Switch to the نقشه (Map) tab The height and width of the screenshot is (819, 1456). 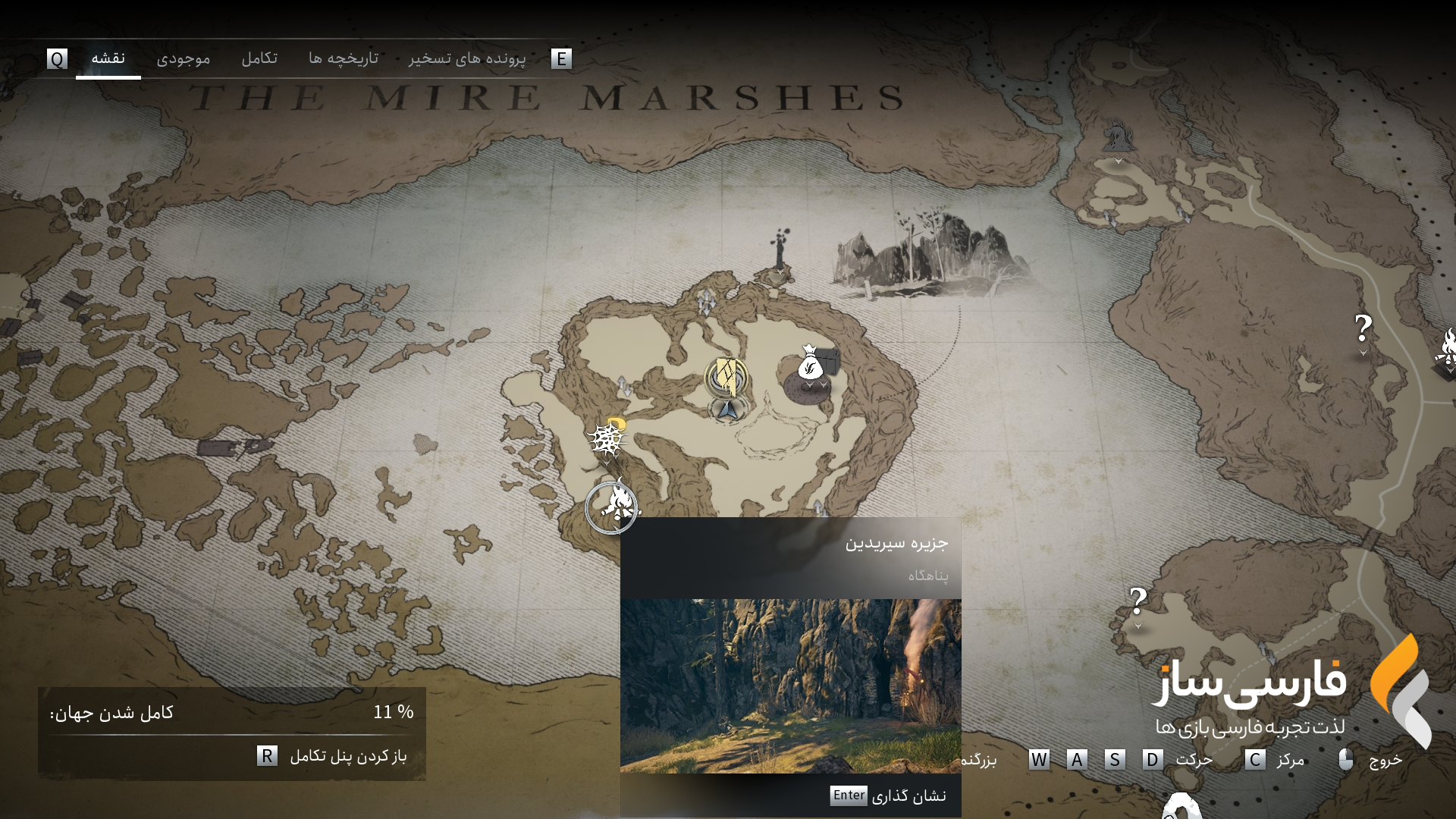(108, 58)
